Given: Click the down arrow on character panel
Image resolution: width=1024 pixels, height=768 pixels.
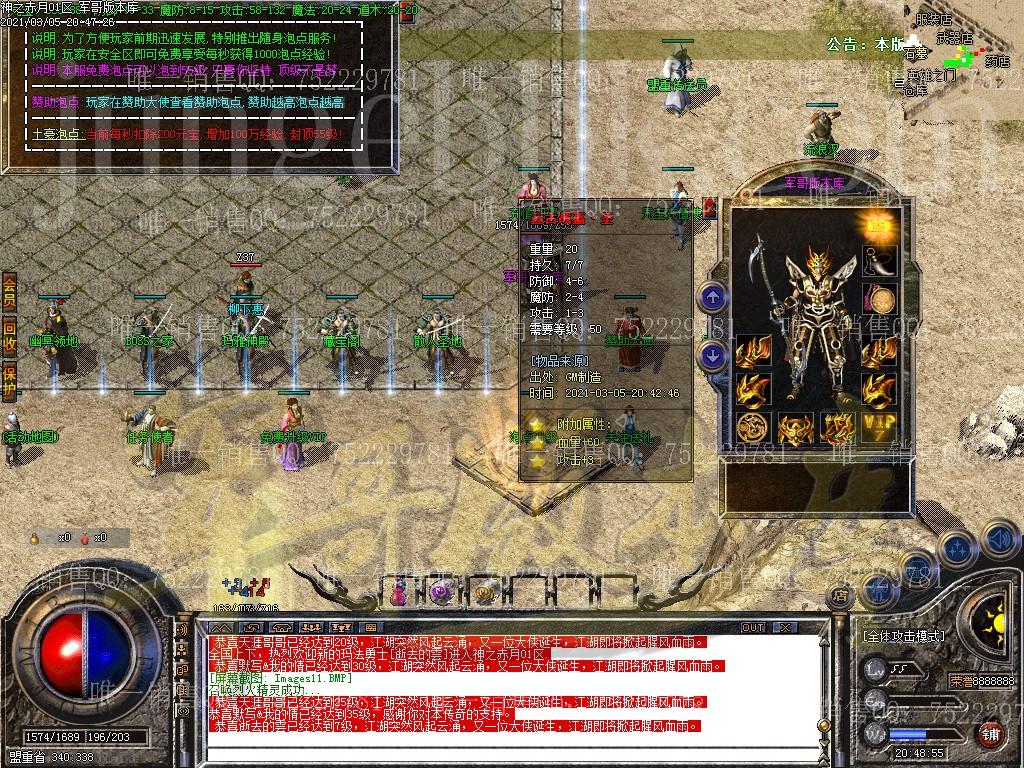Looking at the screenshot, I should (712, 353).
